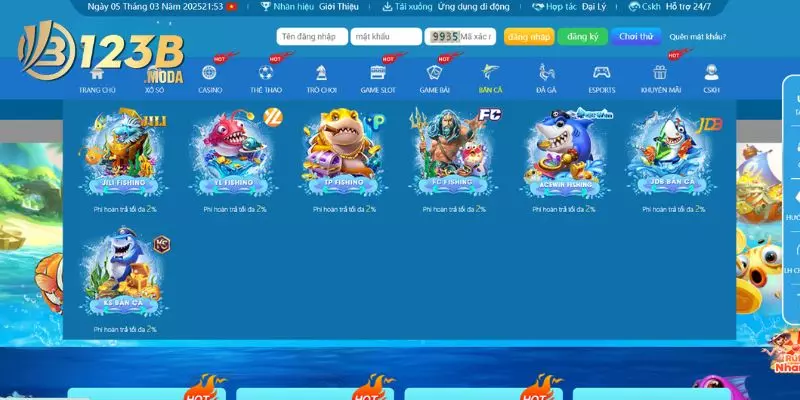The image size is (800, 400).
Task: Click the green đăng ký button
Action: 581,37
